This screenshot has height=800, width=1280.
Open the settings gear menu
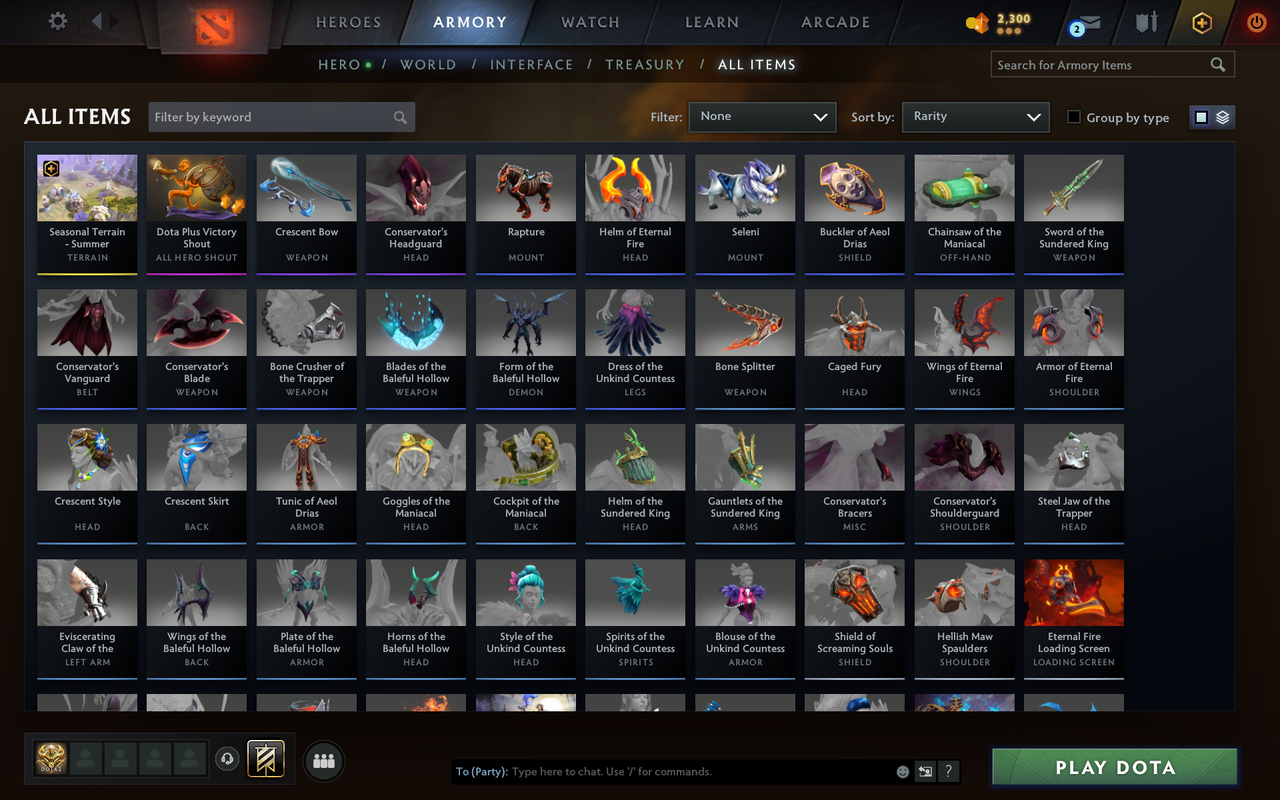pyautogui.click(x=57, y=21)
